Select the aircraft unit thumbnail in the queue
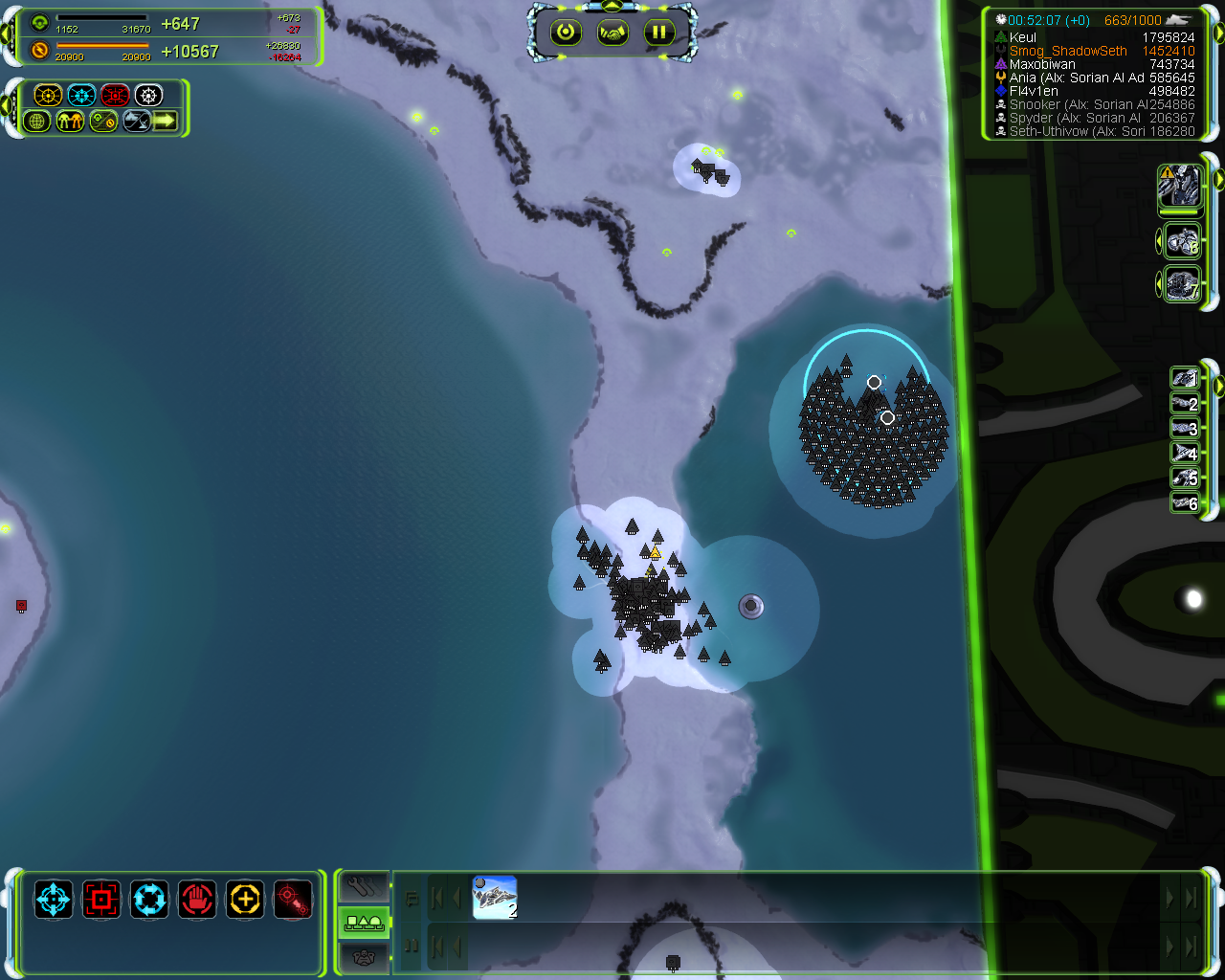The width and height of the screenshot is (1225, 980). (495, 898)
